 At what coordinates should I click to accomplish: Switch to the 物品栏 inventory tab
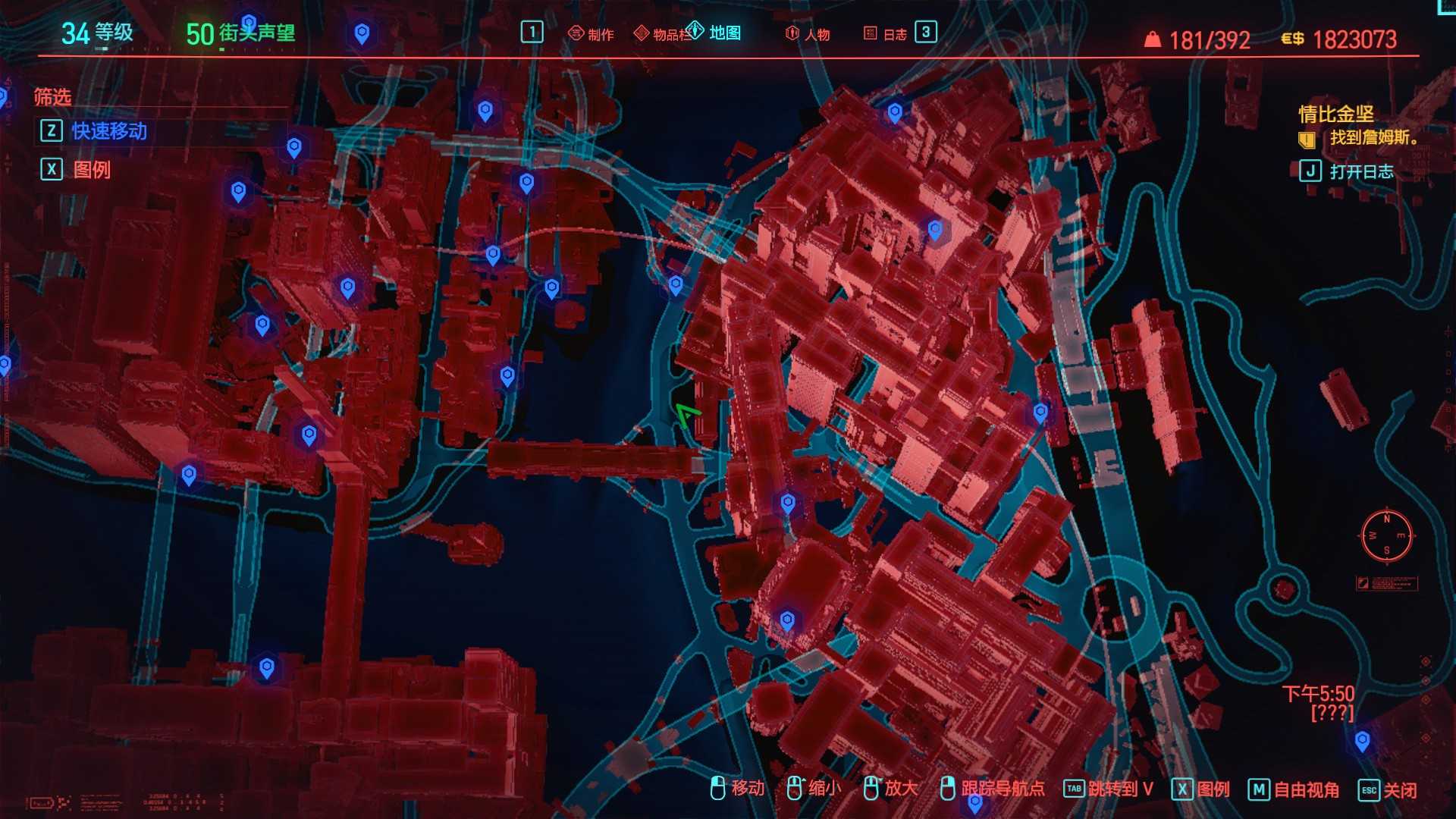(664, 34)
